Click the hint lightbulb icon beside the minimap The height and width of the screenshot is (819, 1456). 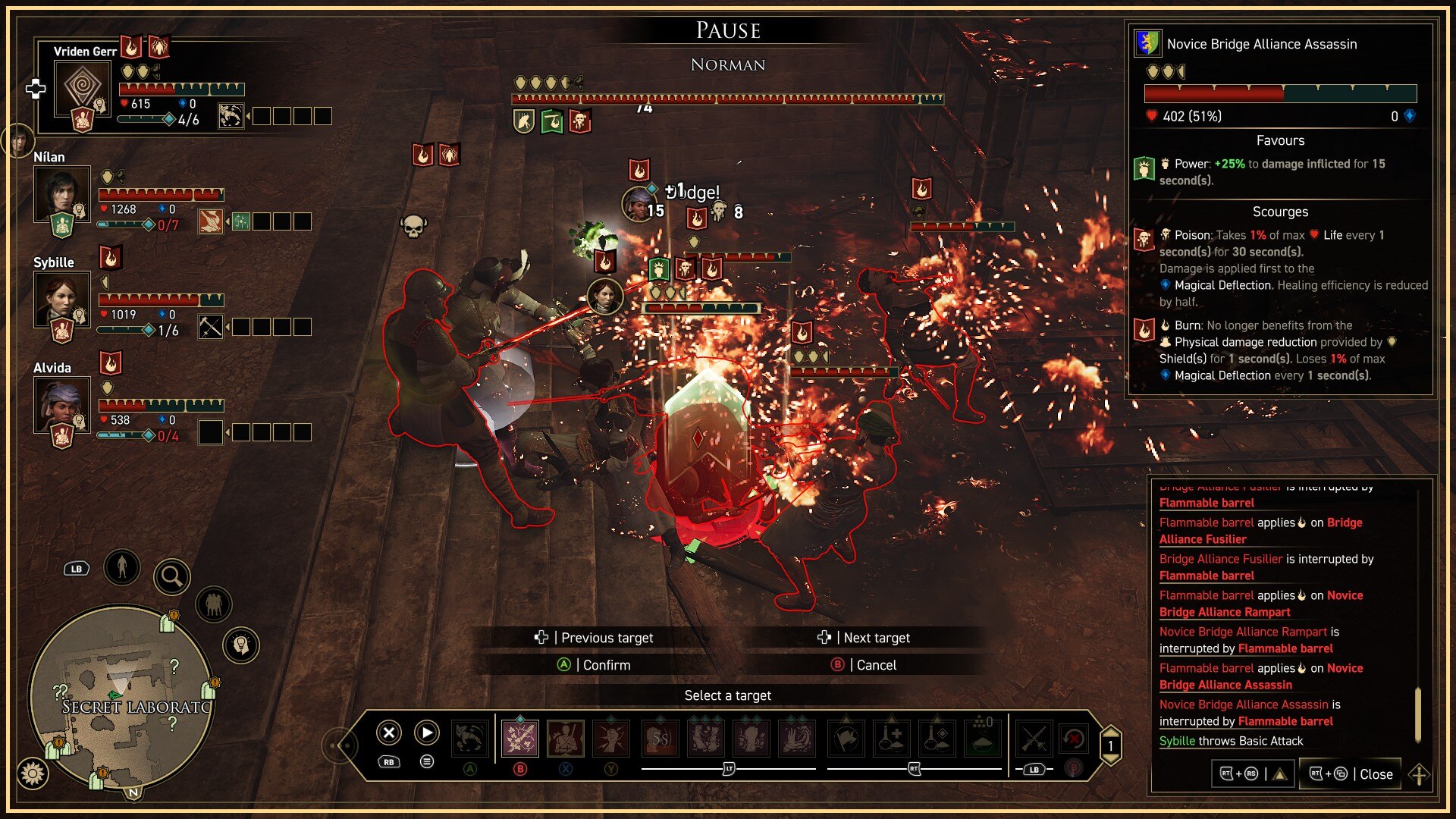(240, 644)
